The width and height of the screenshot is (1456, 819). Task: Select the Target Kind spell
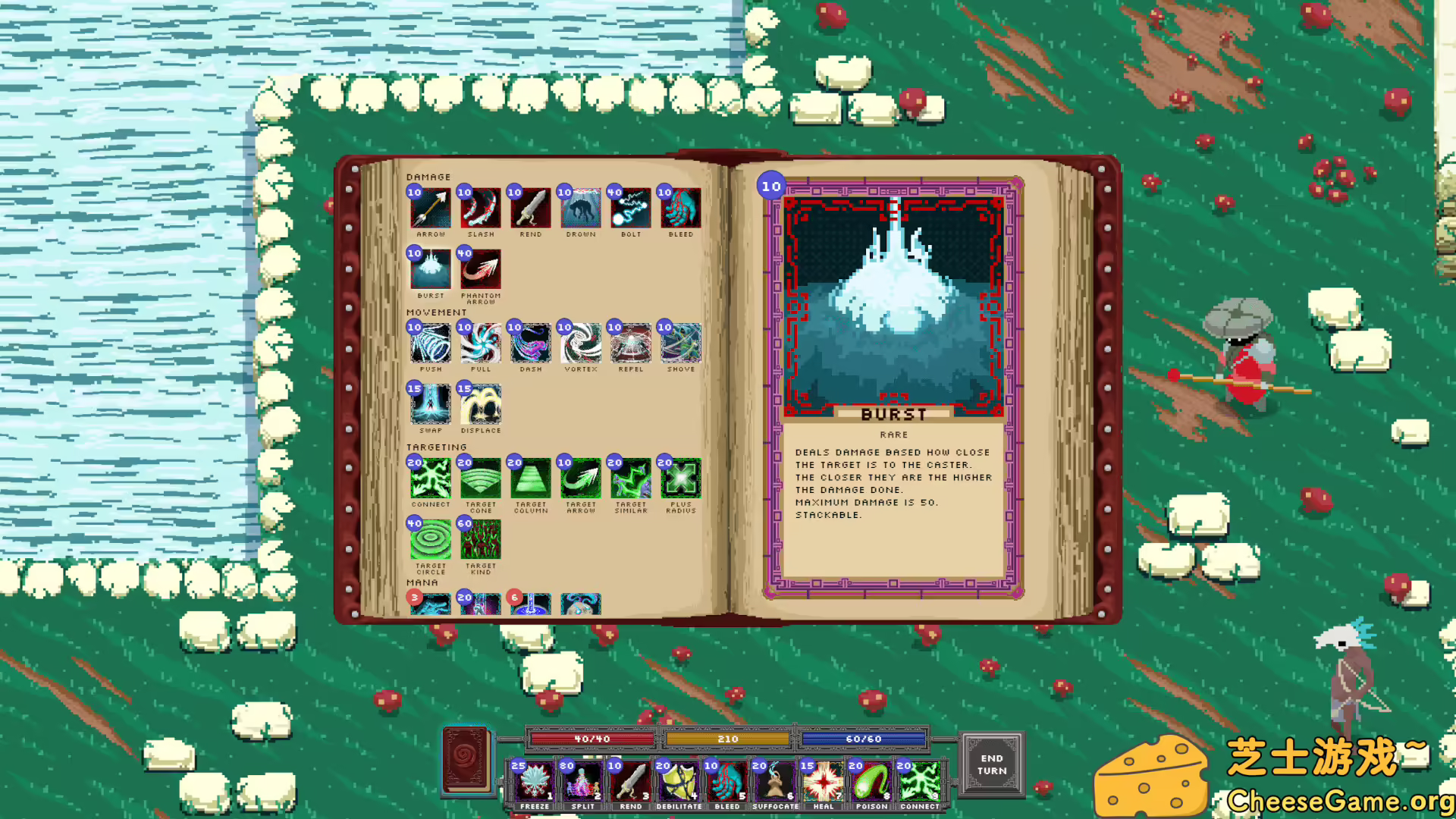point(480,539)
